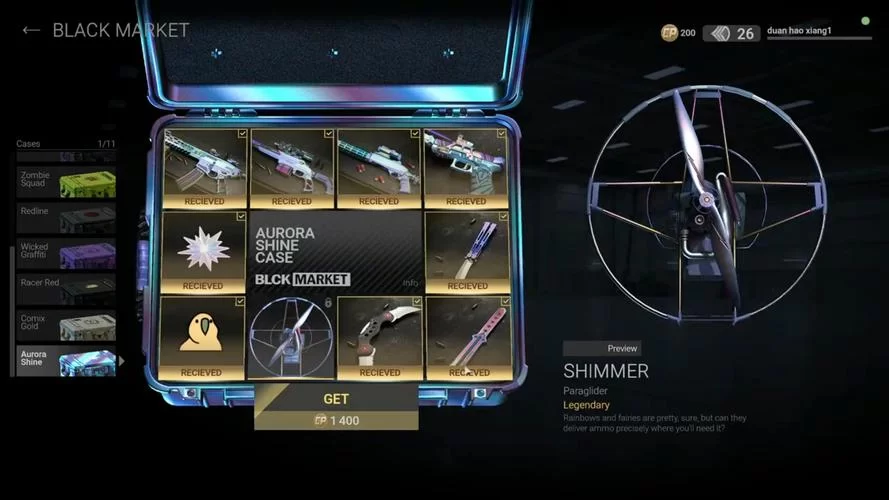889x500 pixels.
Task: Select the pistol skin slot
Action: [x=466, y=166]
